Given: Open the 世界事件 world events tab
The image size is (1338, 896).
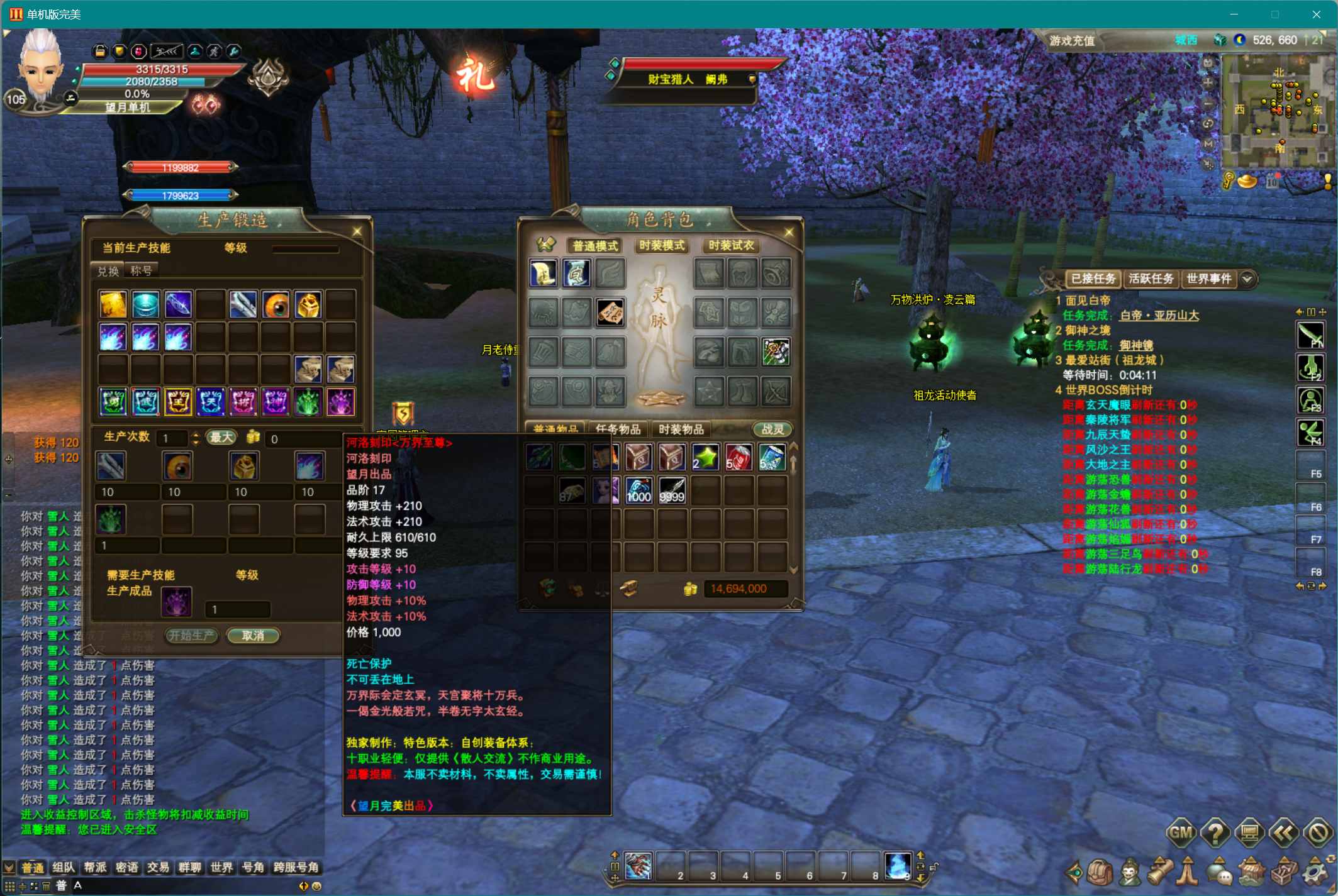Looking at the screenshot, I should tap(1208, 279).
